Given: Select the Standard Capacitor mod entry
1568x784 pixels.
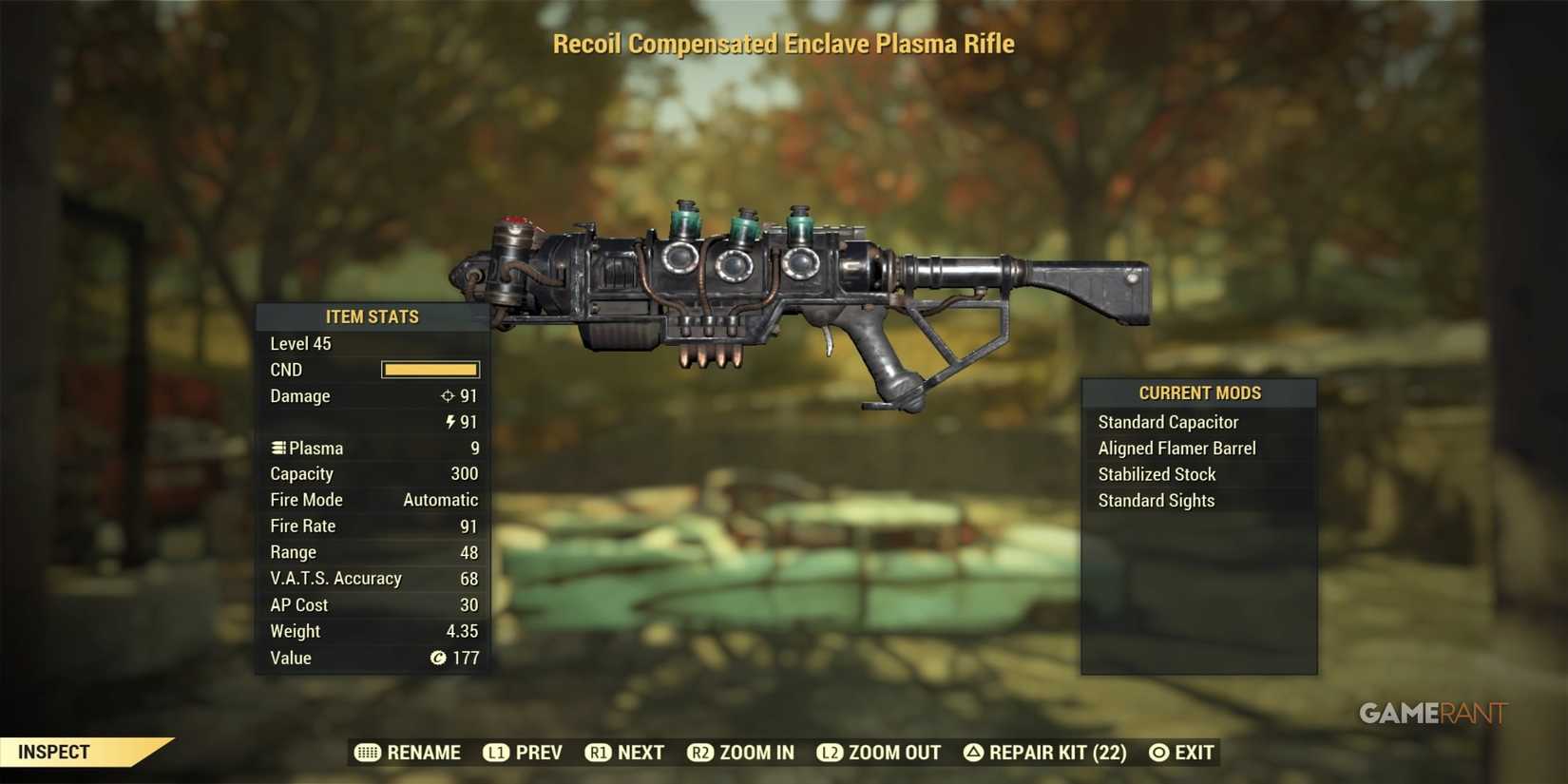Looking at the screenshot, I should 1168,421.
